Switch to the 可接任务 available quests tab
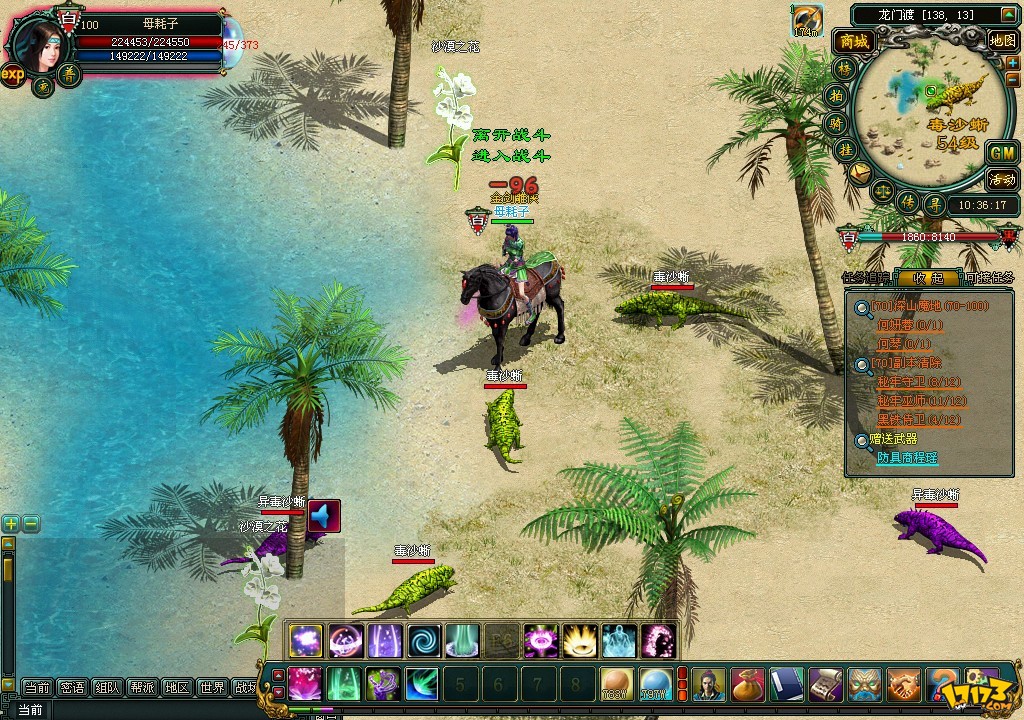The image size is (1024, 720). click(x=989, y=277)
